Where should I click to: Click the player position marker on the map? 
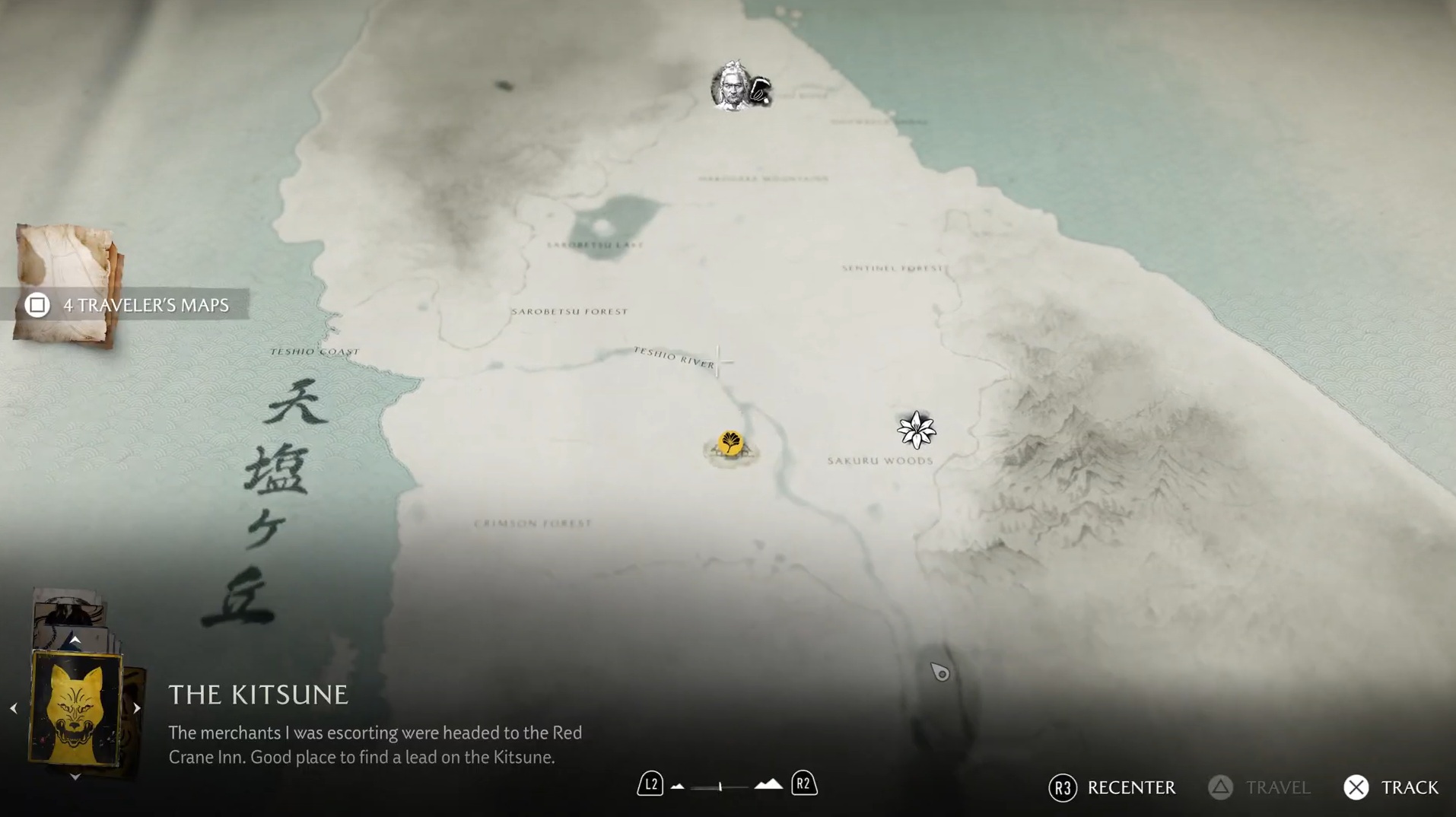(x=940, y=672)
